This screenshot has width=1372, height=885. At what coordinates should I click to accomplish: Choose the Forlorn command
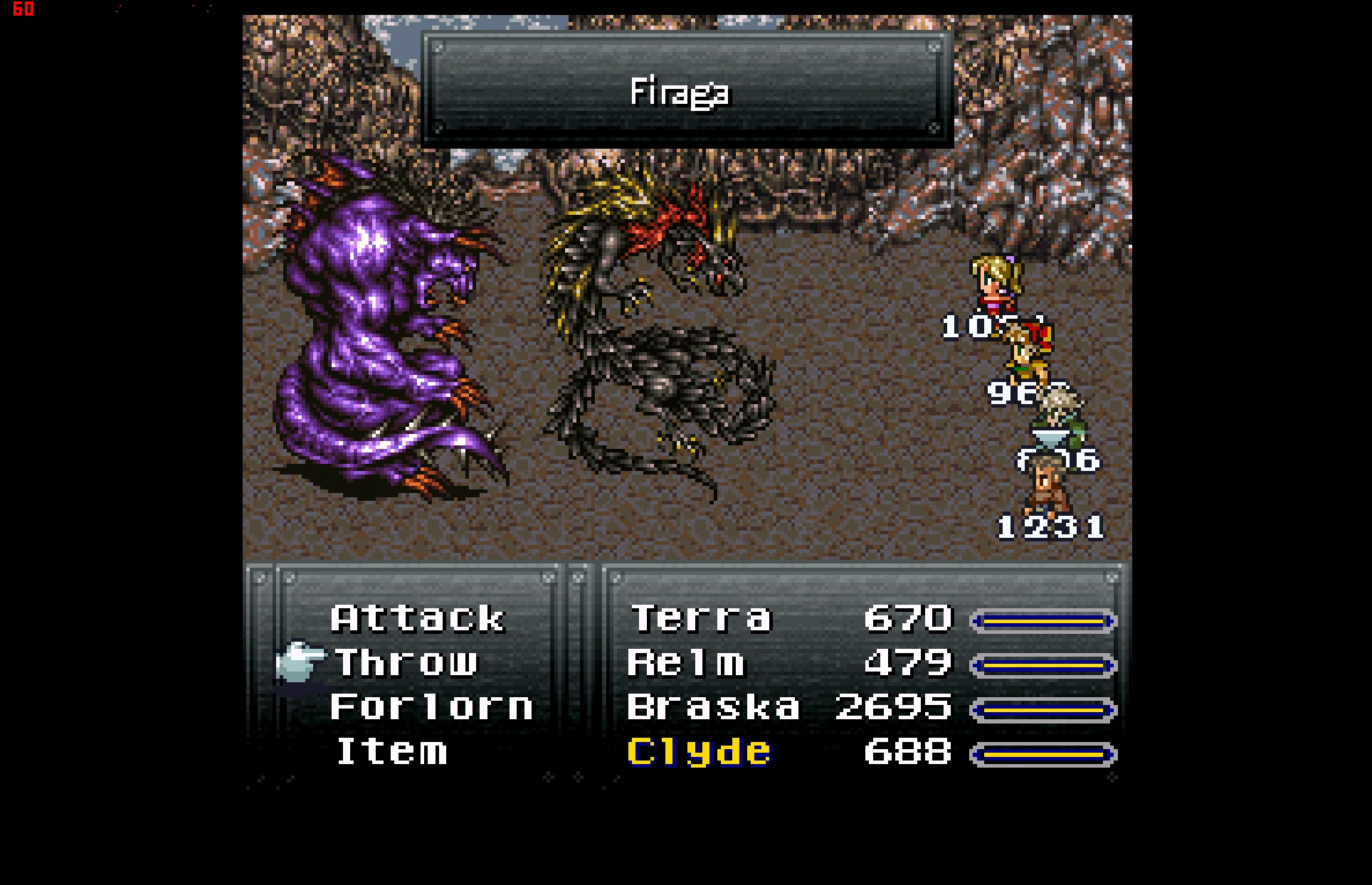tap(431, 707)
